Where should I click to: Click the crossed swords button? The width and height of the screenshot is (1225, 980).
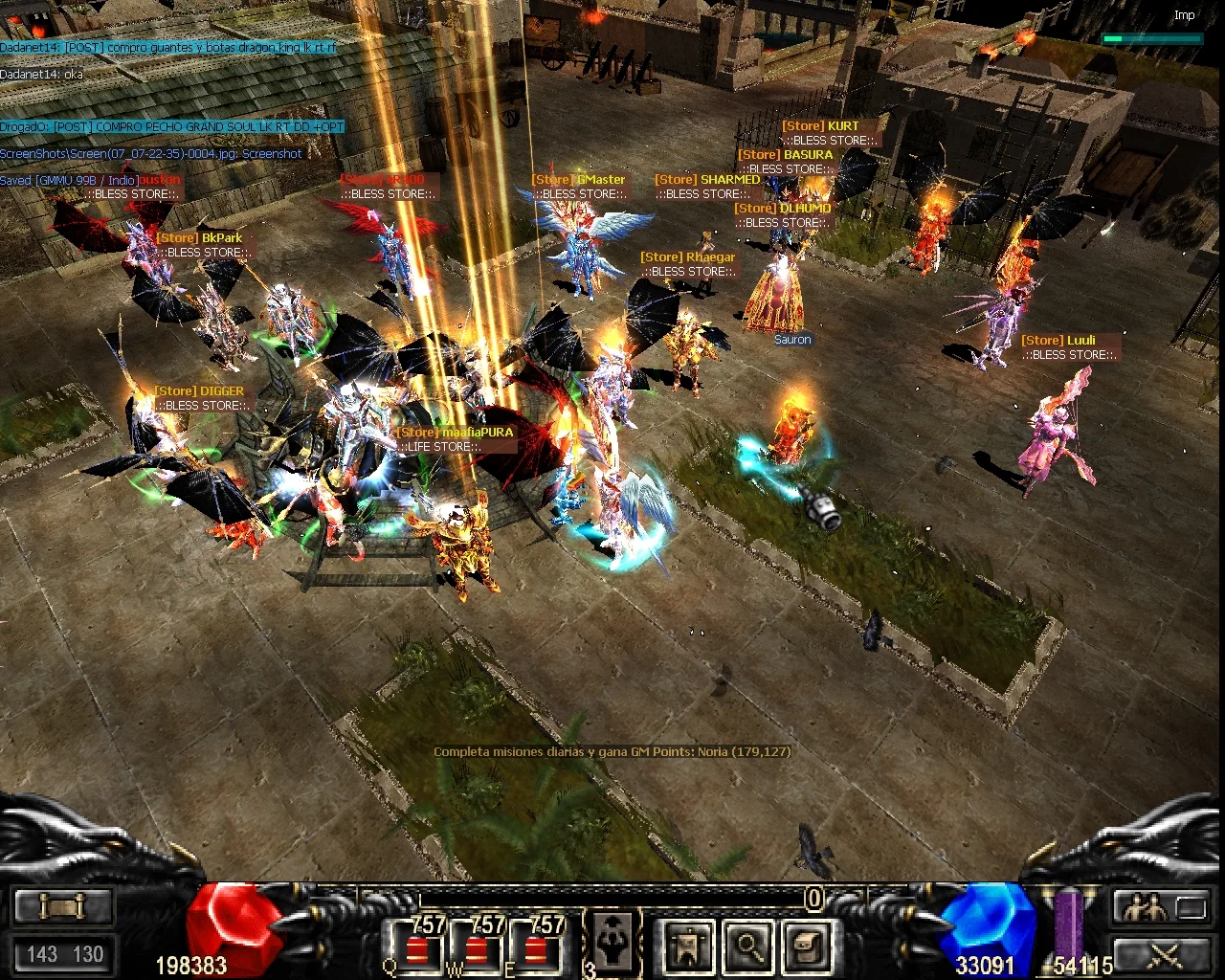(x=1164, y=954)
